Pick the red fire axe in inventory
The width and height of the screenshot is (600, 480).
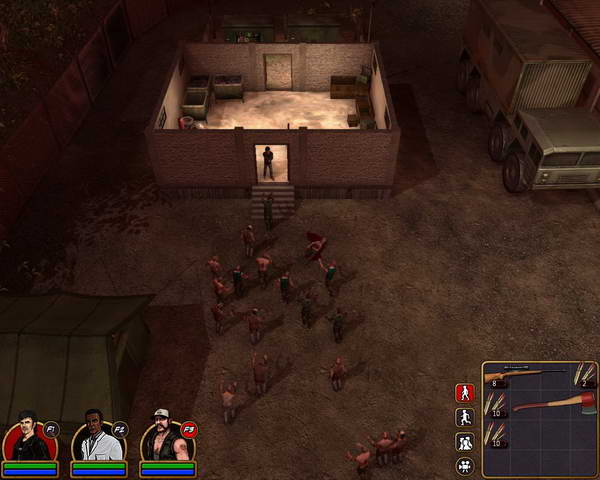(552, 406)
